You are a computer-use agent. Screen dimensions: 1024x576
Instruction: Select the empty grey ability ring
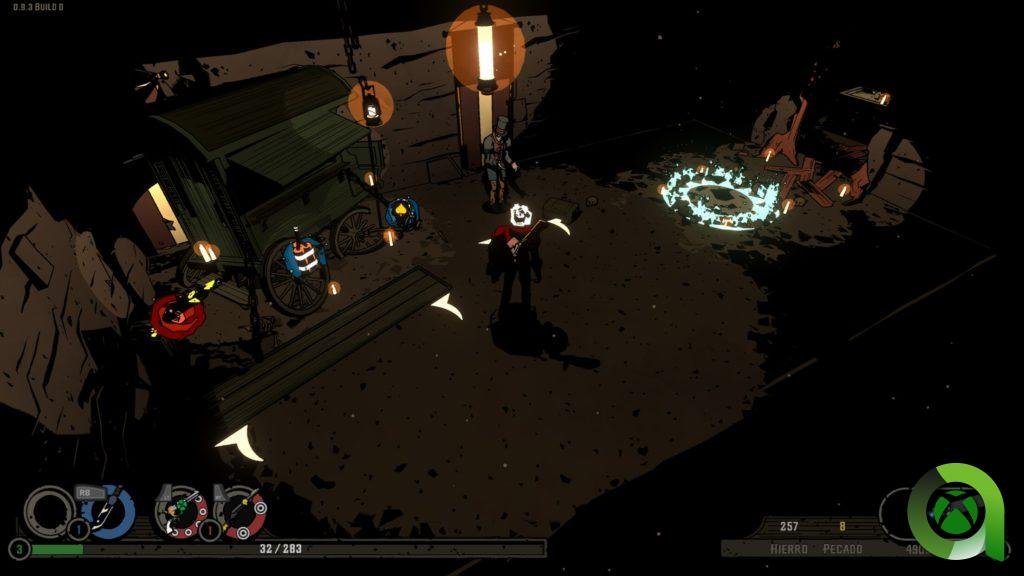(47, 510)
